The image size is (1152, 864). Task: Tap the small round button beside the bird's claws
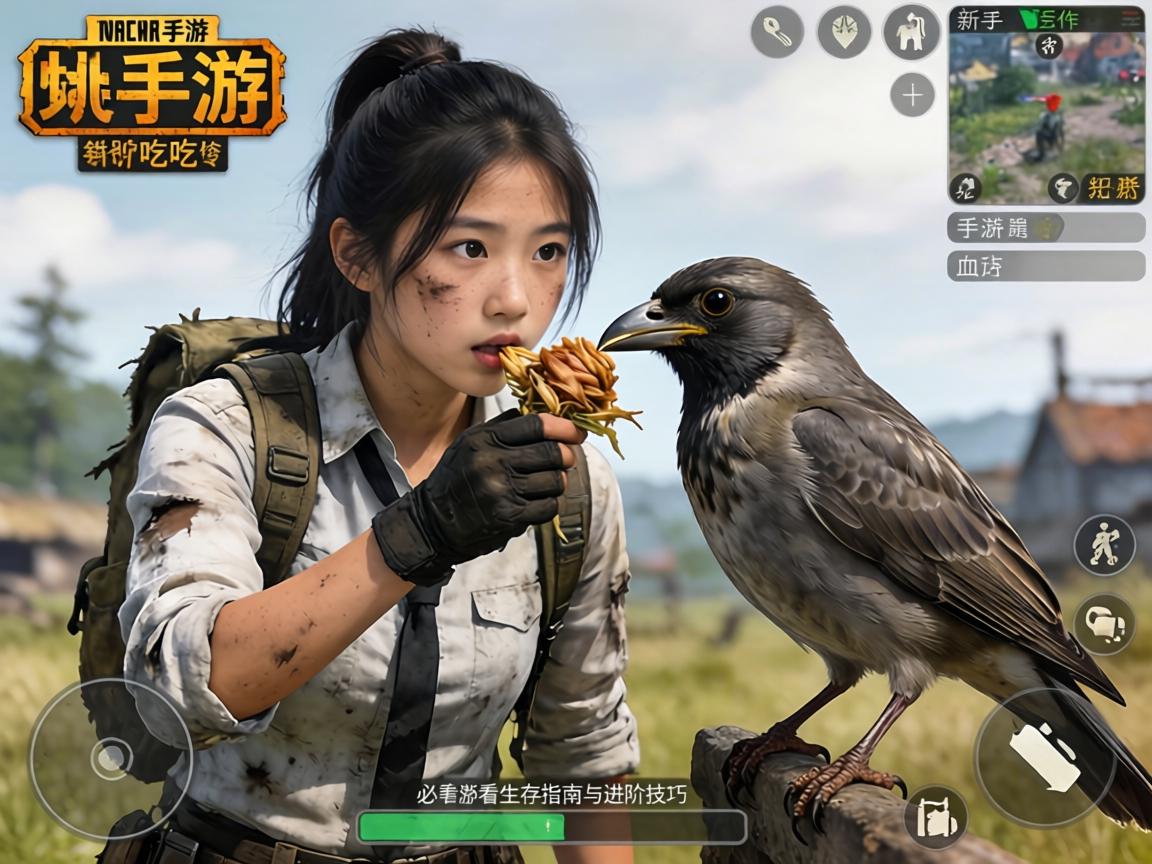click(936, 816)
